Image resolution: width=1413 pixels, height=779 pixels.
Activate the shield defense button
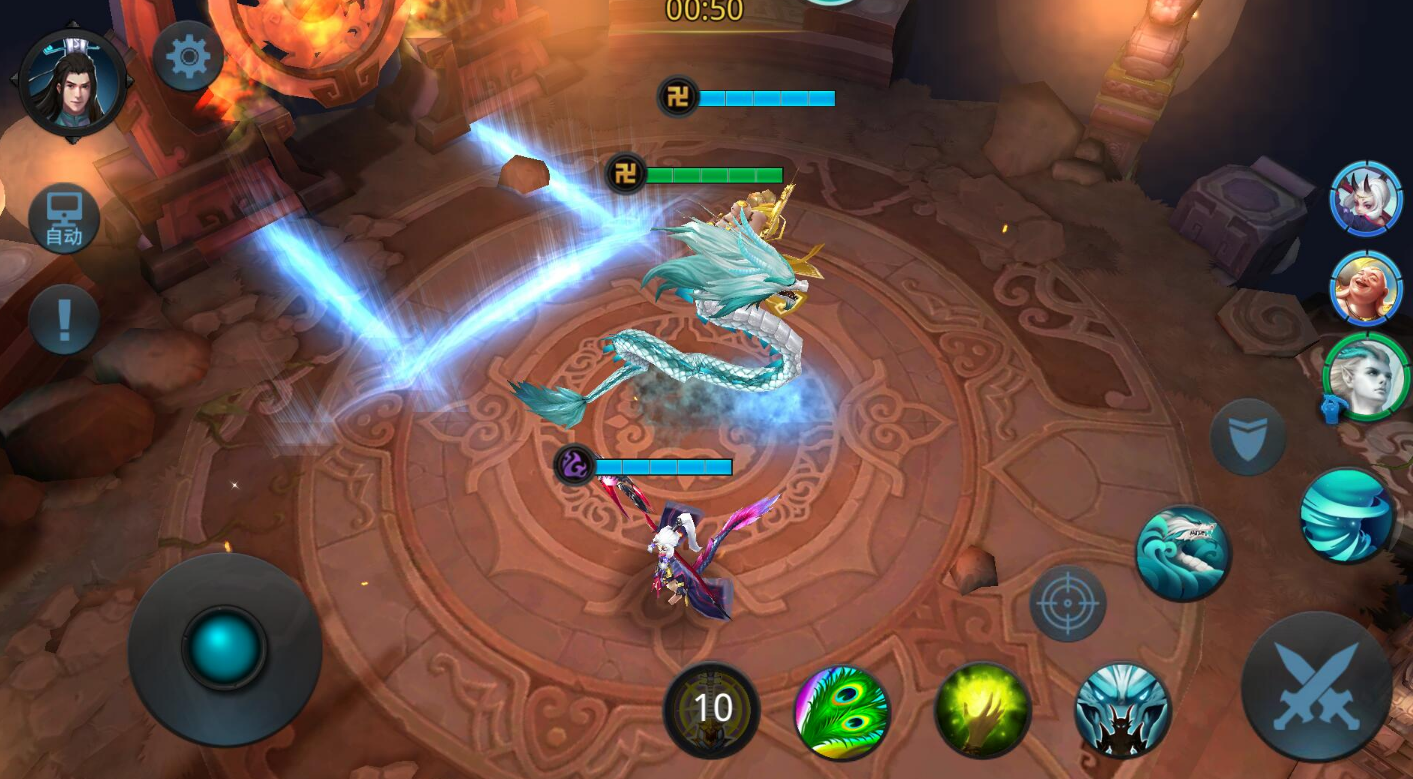pyautogui.click(x=1248, y=437)
